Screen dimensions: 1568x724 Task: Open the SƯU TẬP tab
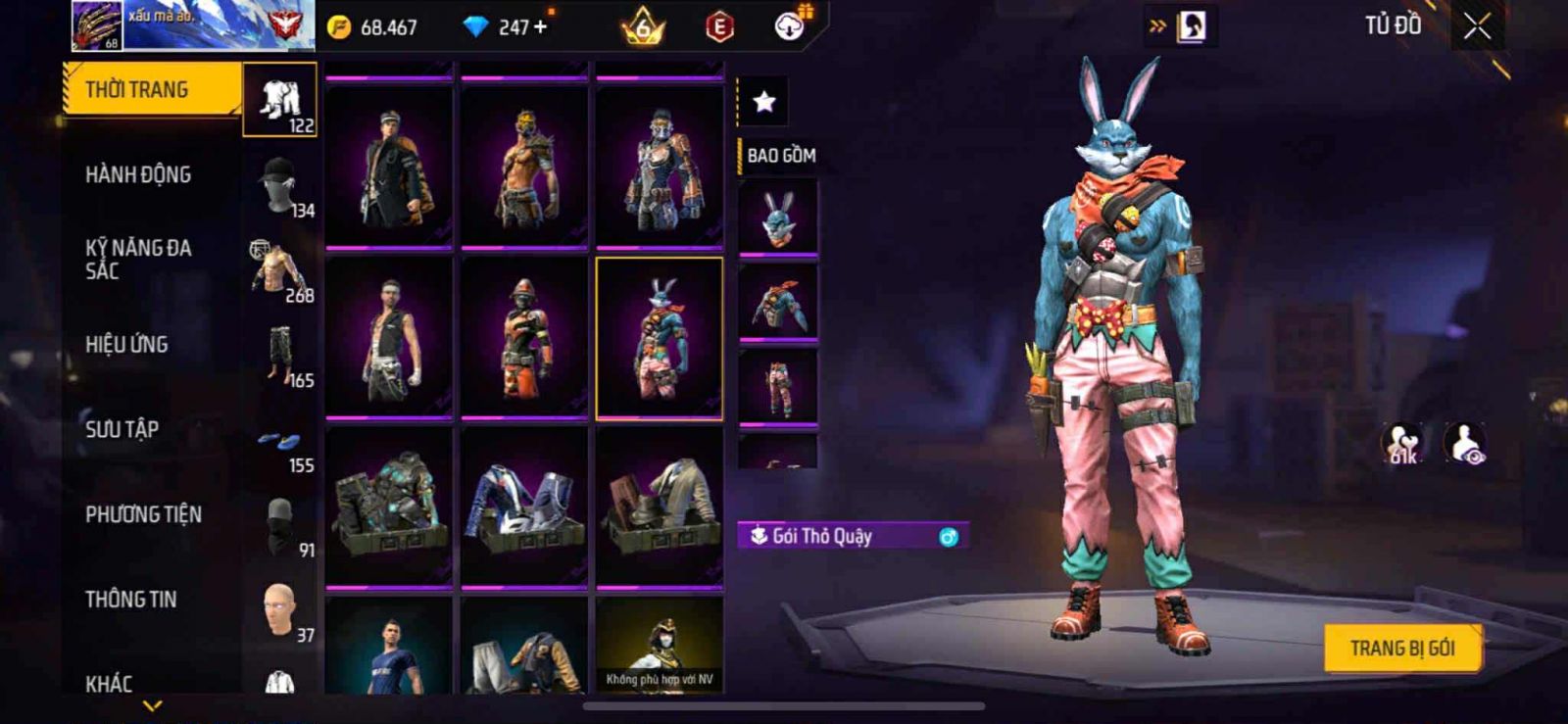point(122,429)
